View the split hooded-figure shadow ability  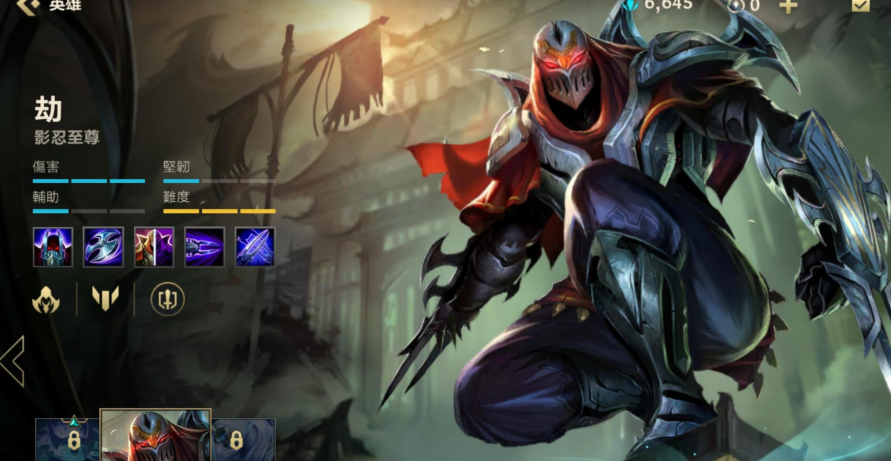[x=154, y=247]
